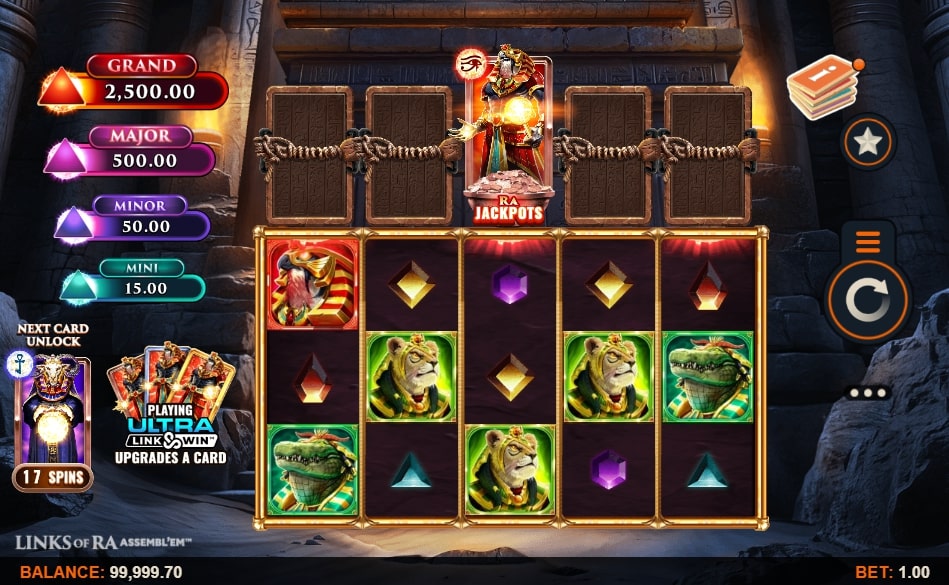Screen dimensions: 949x585
Task: Open the hamburger menu above the spin button
Action: pyautogui.click(x=867, y=242)
